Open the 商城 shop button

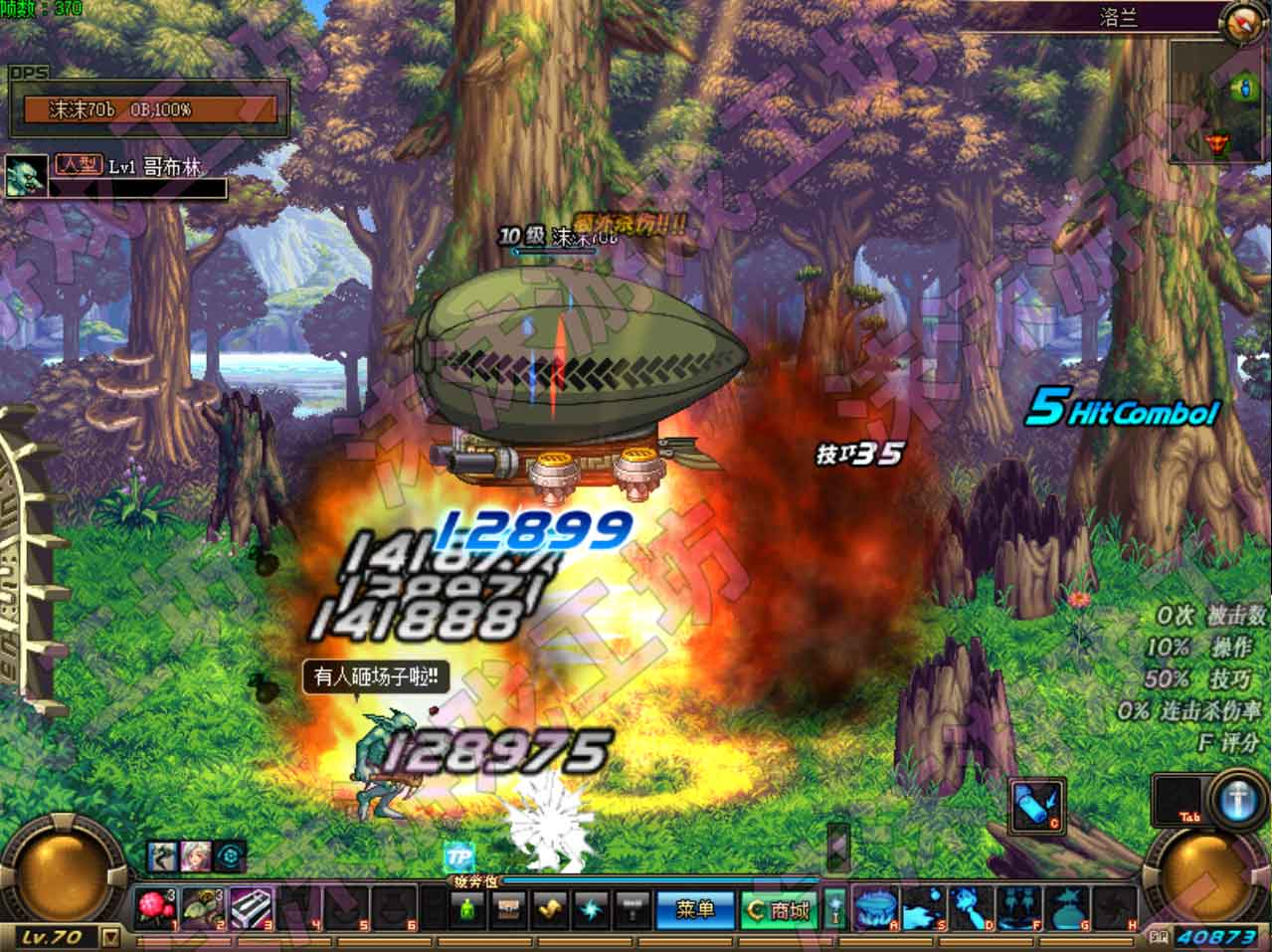click(x=778, y=910)
